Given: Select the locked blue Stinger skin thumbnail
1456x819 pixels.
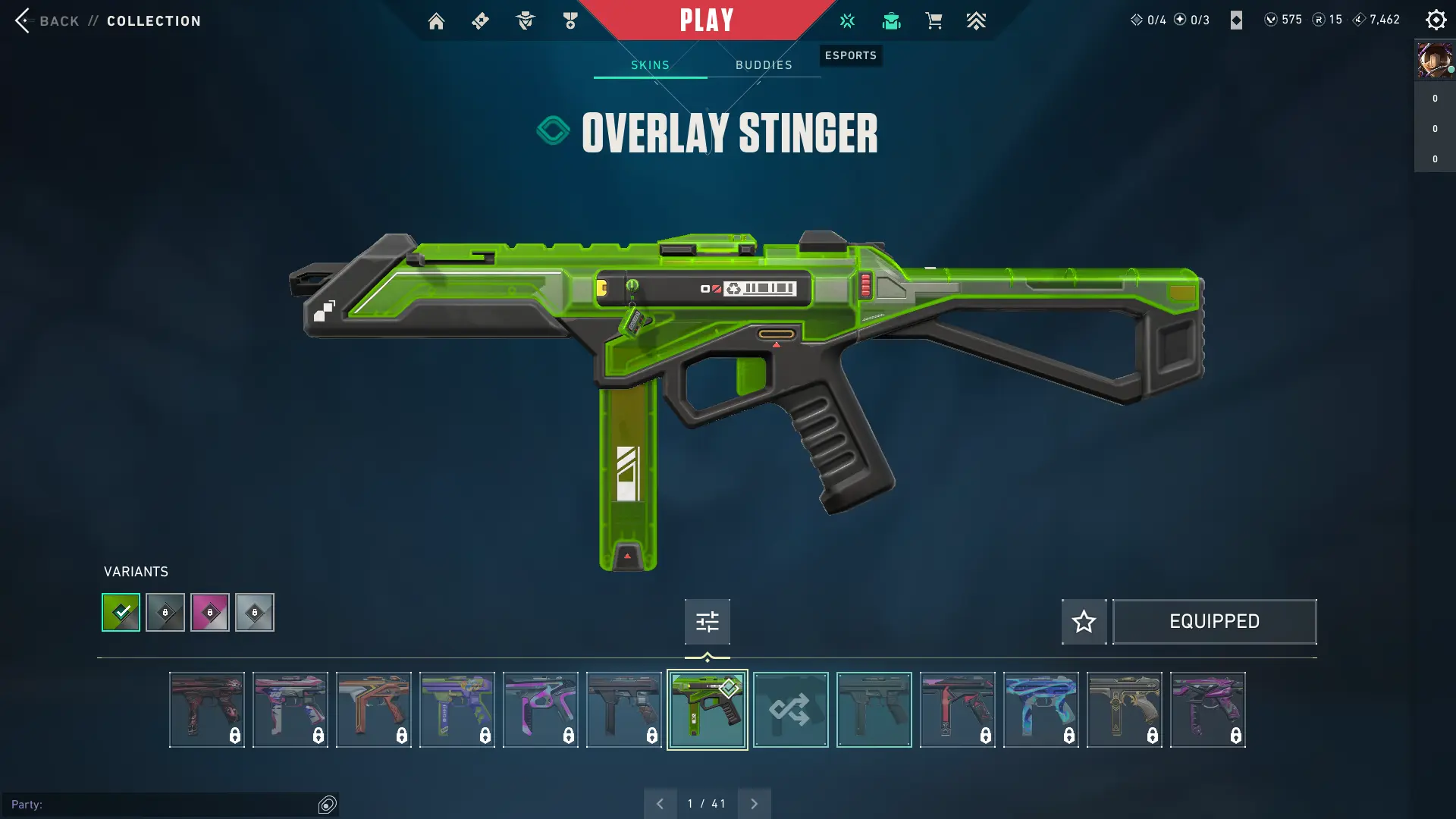Looking at the screenshot, I should pyautogui.click(x=1040, y=710).
